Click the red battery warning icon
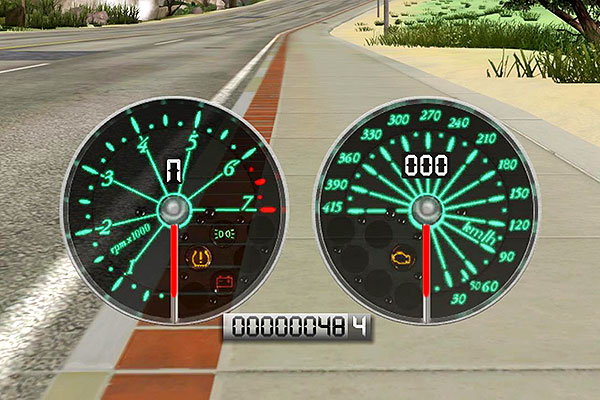The image size is (600, 400). [x=225, y=281]
